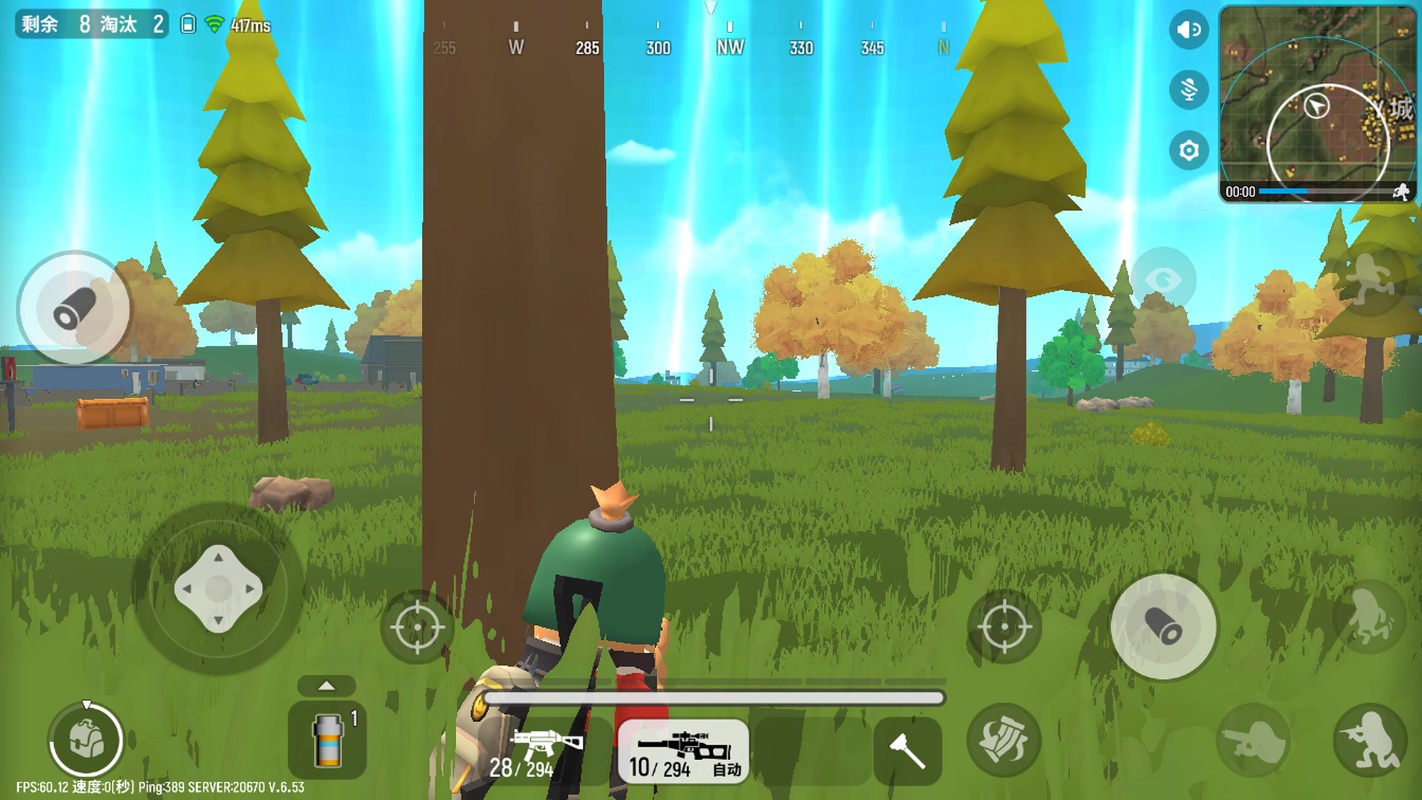
Task: Open the settings gear
Action: click(x=1189, y=151)
